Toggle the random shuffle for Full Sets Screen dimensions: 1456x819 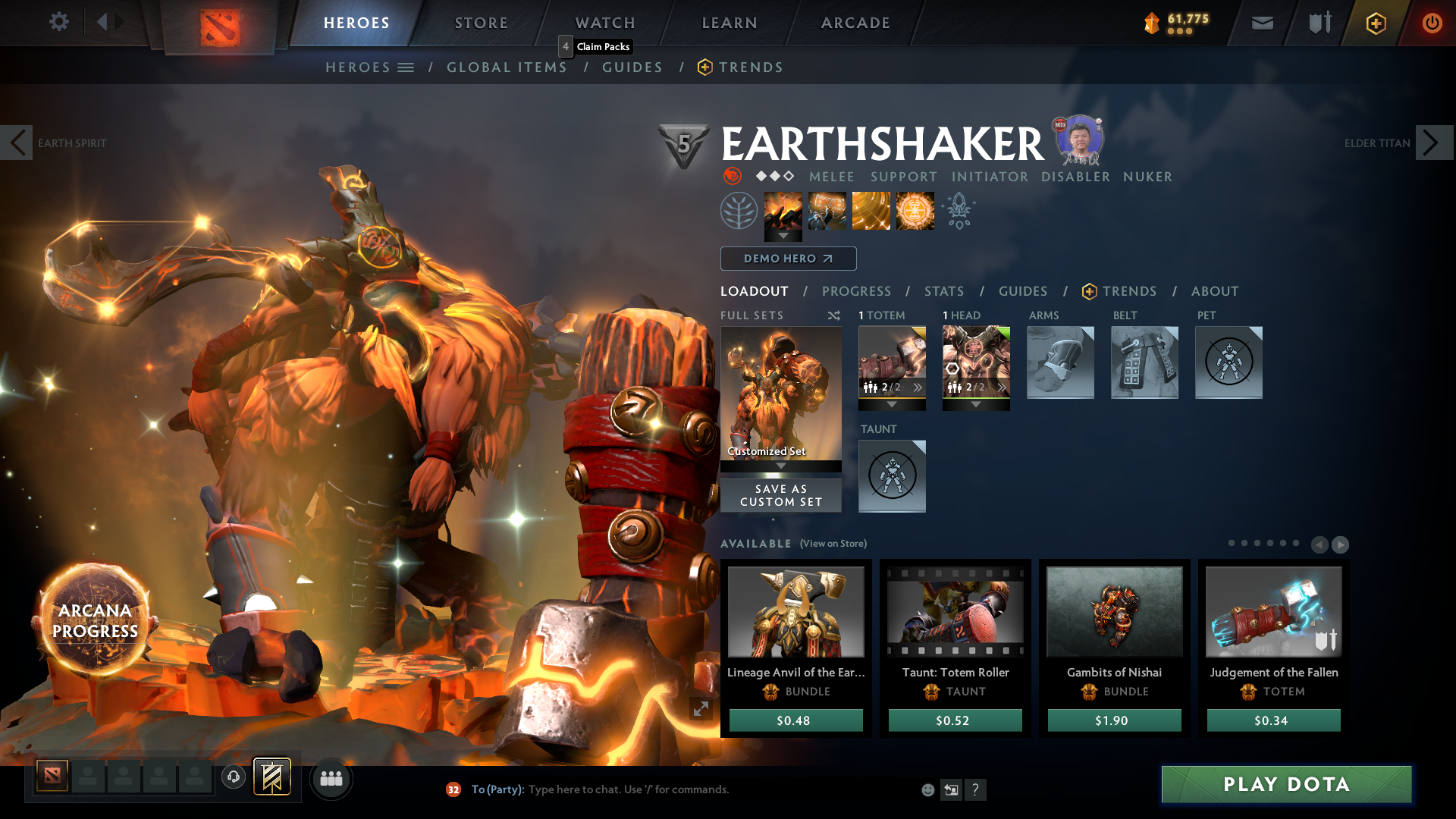833,315
